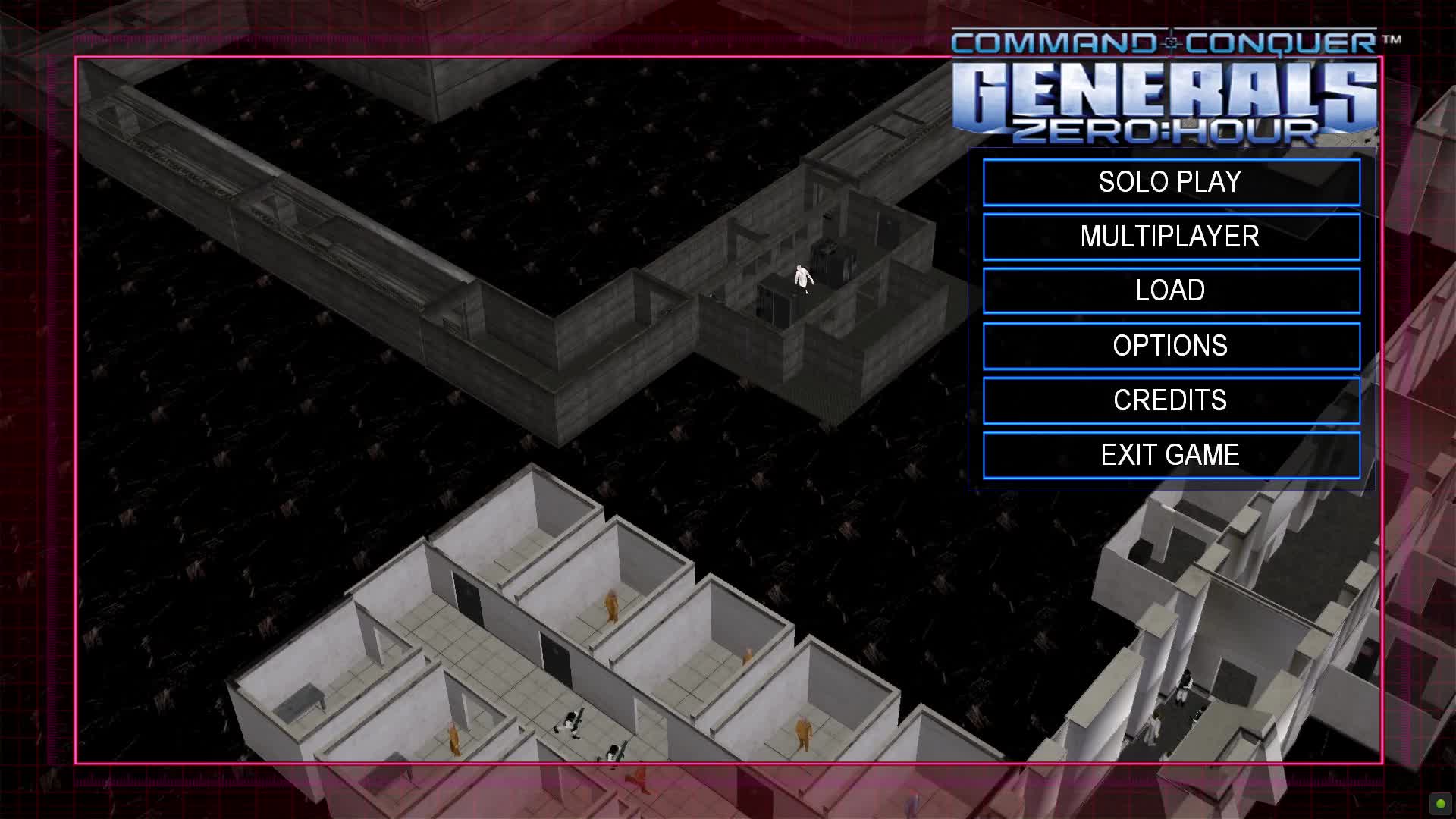Click Exit Game to quit
The image size is (1456, 819).
click(x=1171, y=455)
